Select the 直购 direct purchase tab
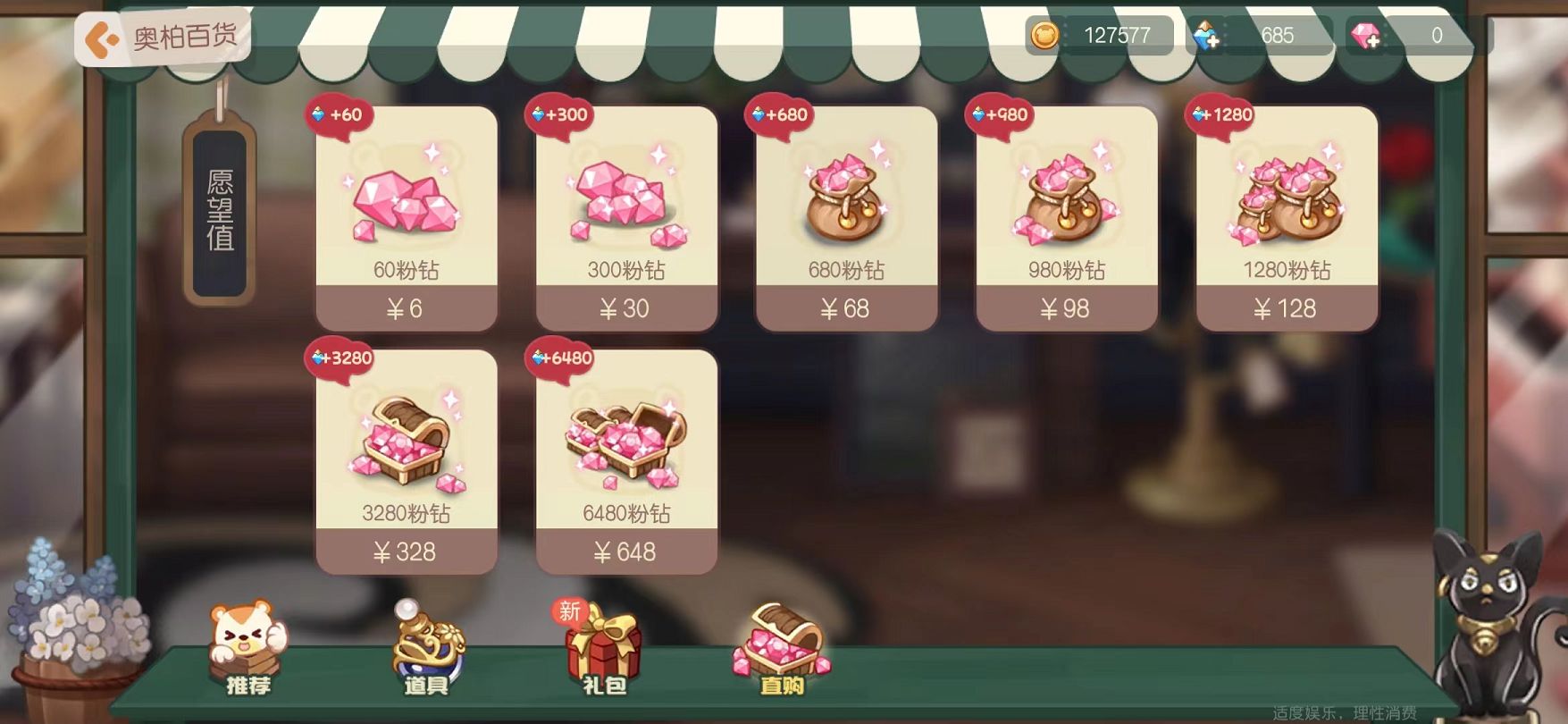Screen dimensions: 1568x724 [782, 652]
